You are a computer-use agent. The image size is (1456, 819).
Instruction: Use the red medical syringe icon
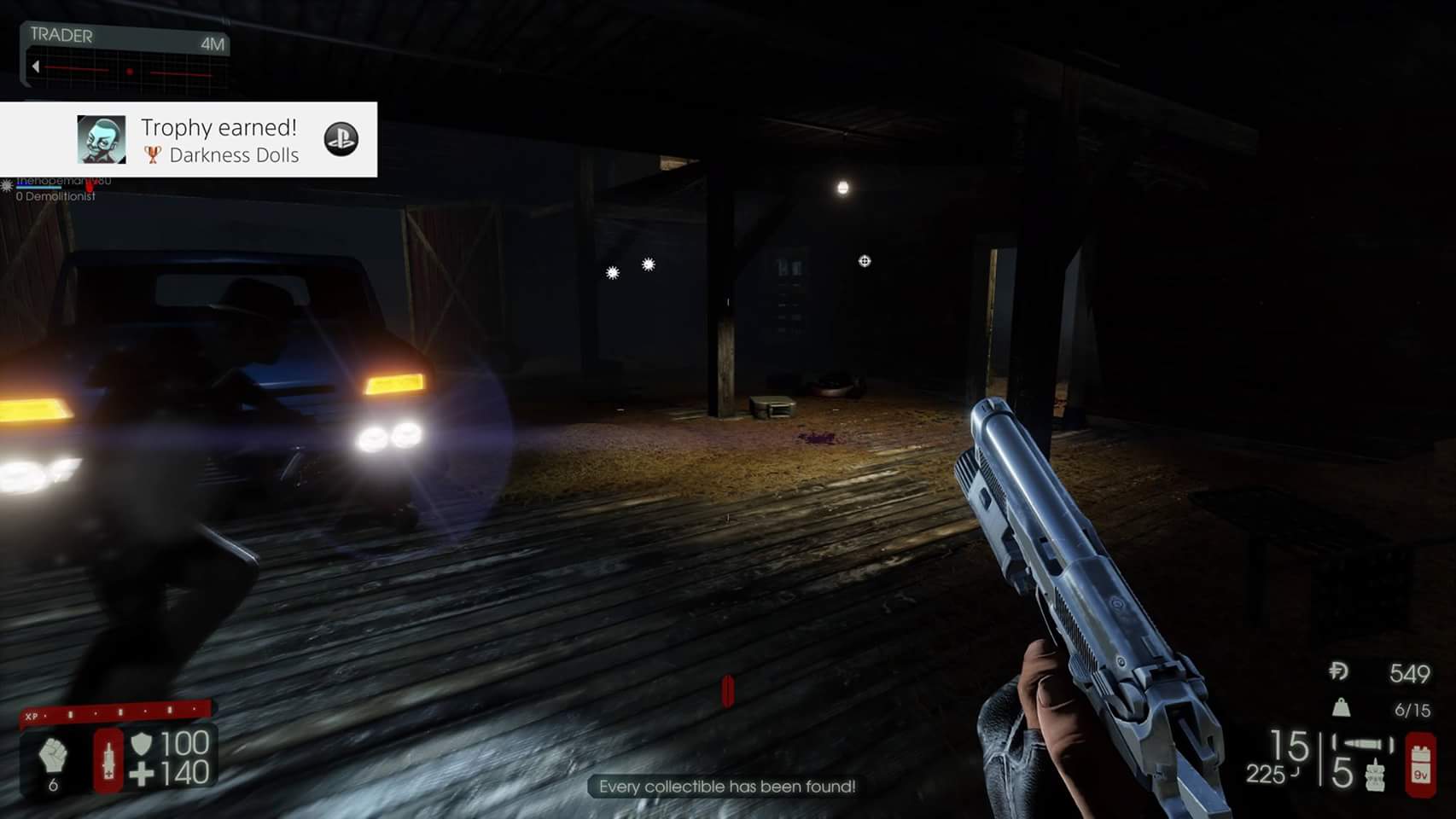(x=108, y=759)
